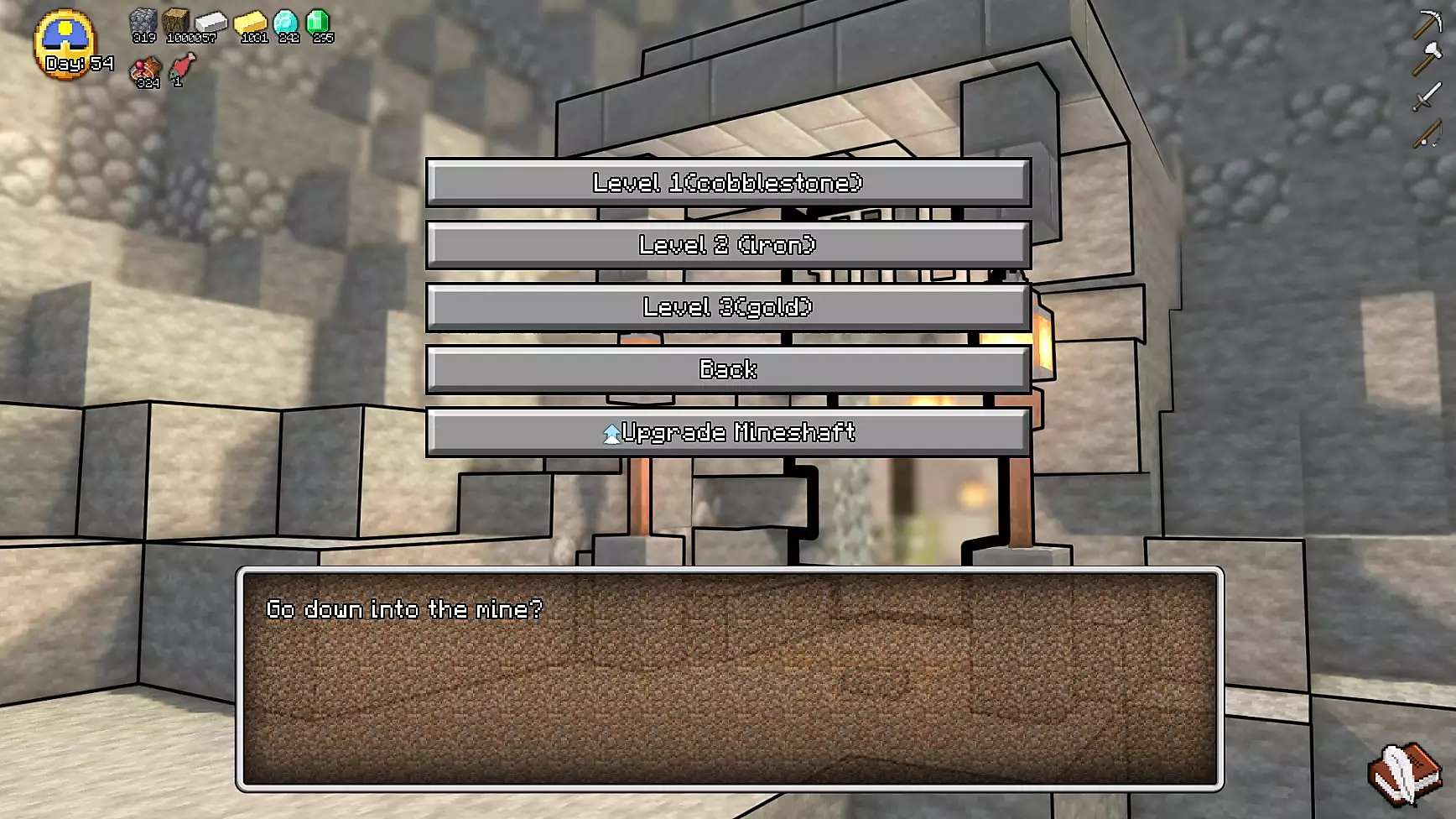Click the wood log resource icon

pos(177,23)
